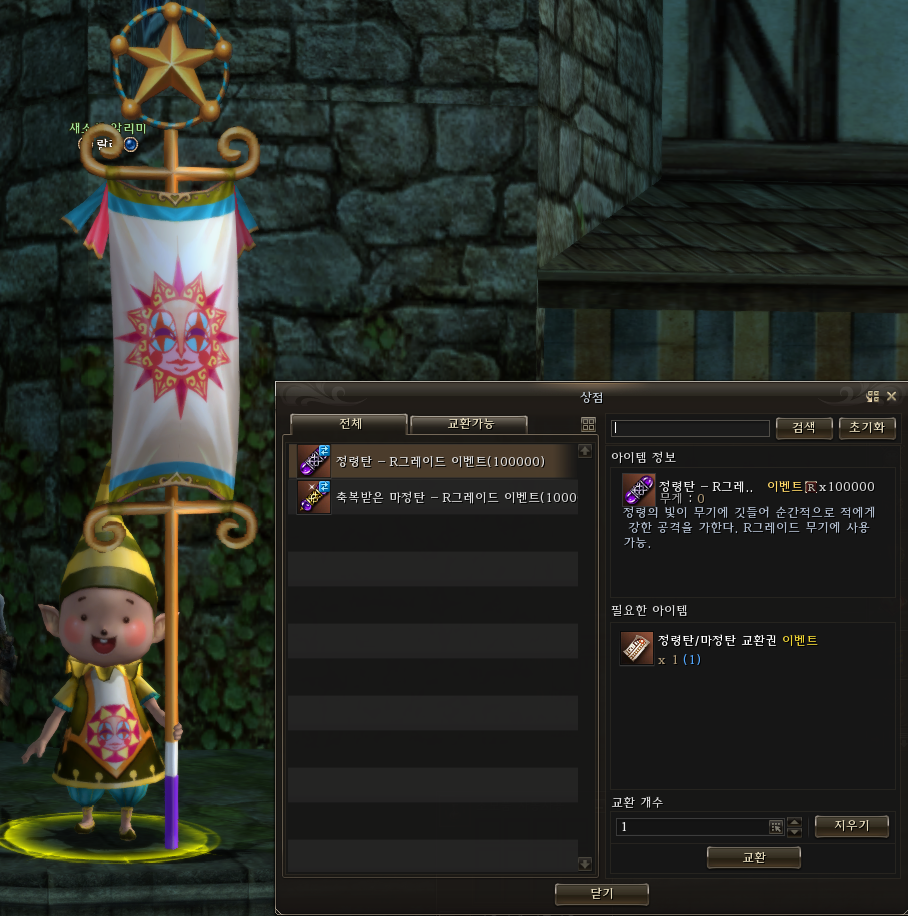Increase exchange quantity with up arrow
The image size is (908, 916).
coord(795,822)
